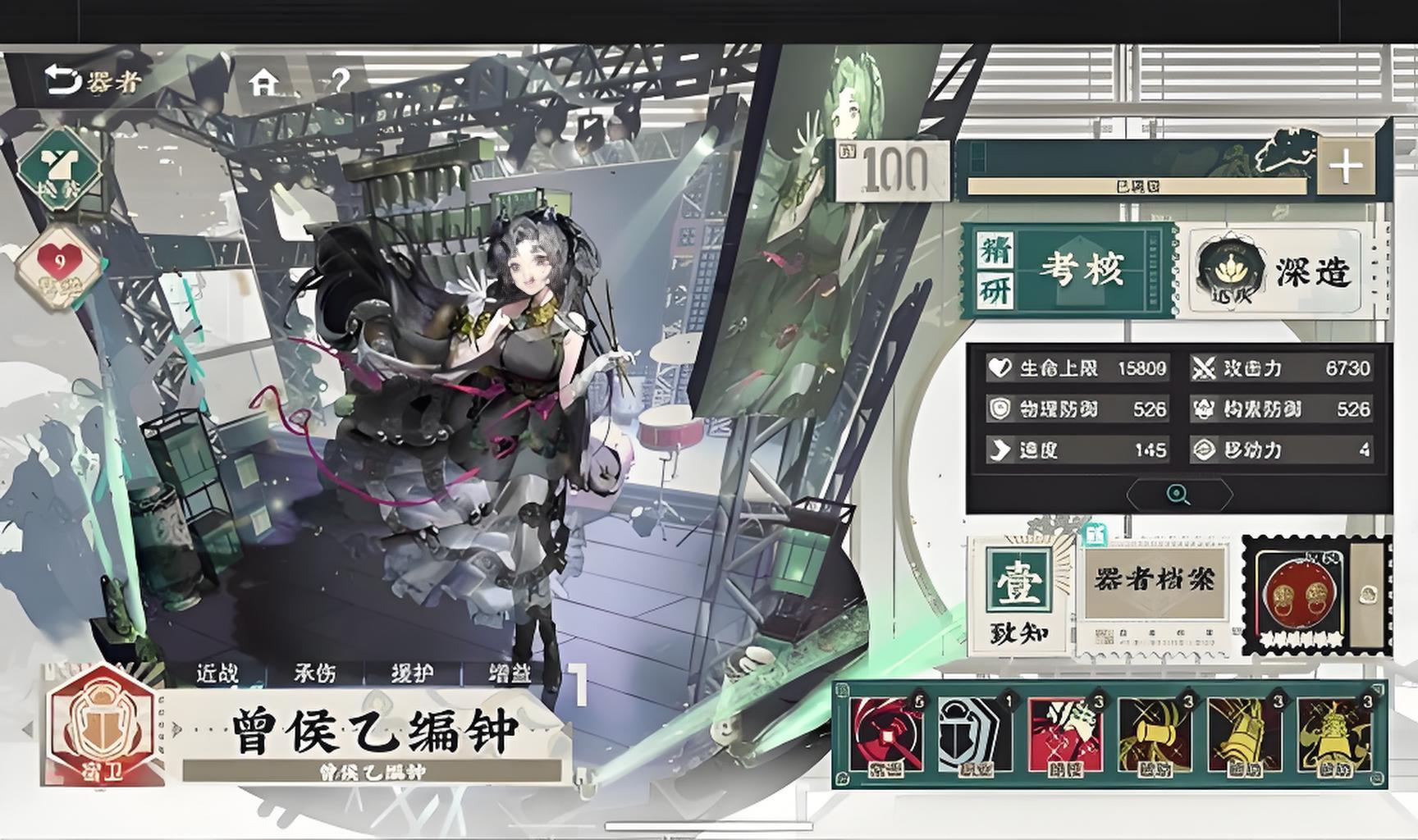Return to the home screen via house icon
The height and width of the screenshot is (840, 1418).
(x=263, y=81)
